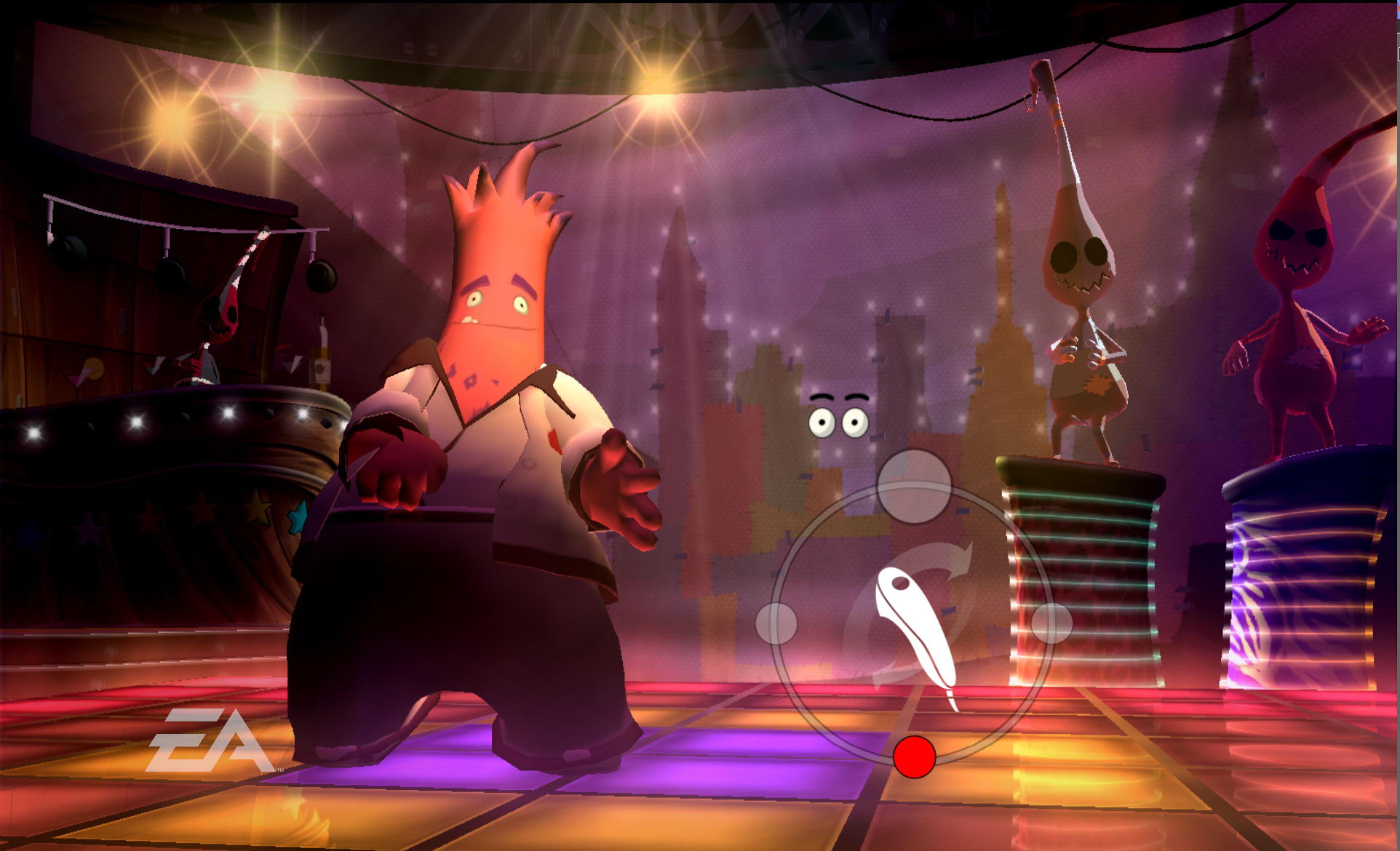Click the small right circle on the rhythm ring
This screenshot has width=1400, height=851.
pyautogui.click(x=1051, y=623)
